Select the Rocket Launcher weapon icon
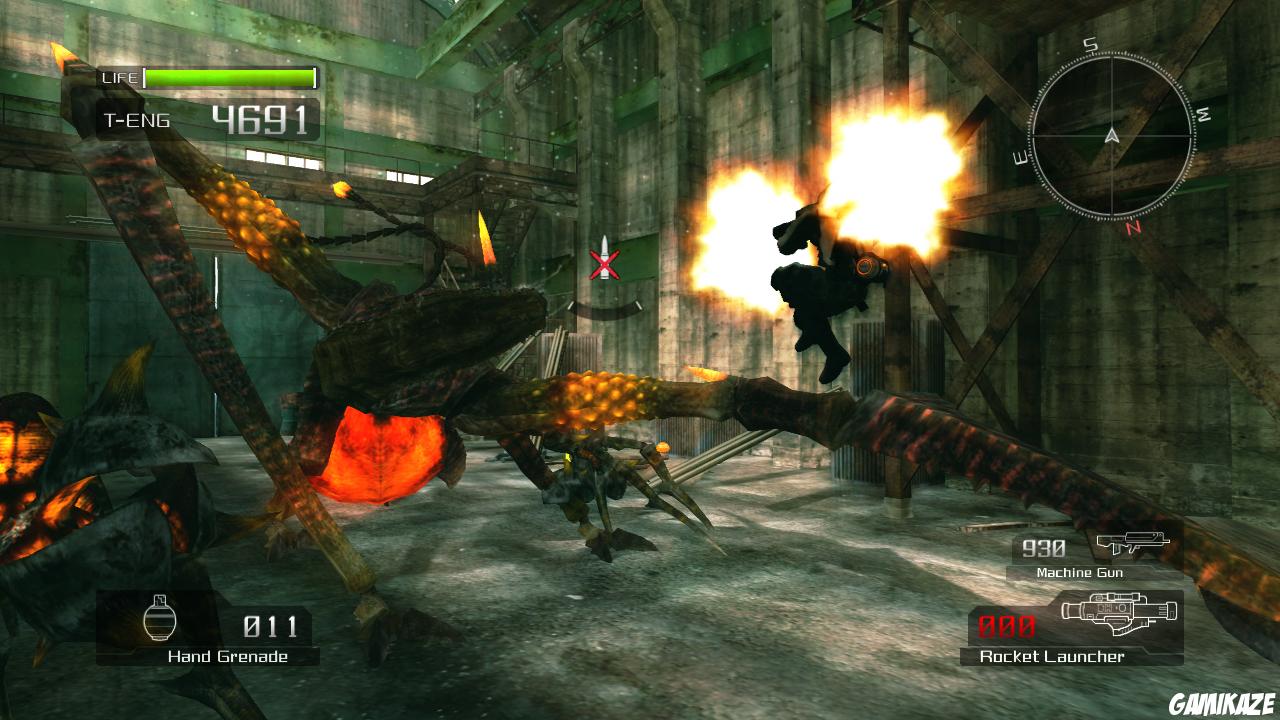Screen dimensions: 1280x720 1120,614
